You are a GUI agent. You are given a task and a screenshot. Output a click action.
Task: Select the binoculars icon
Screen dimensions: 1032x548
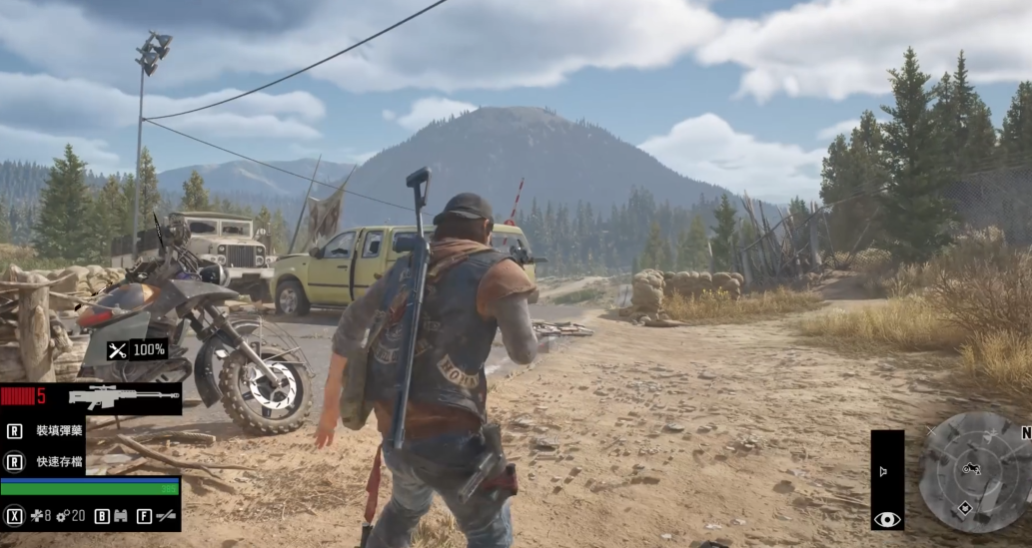122,516
